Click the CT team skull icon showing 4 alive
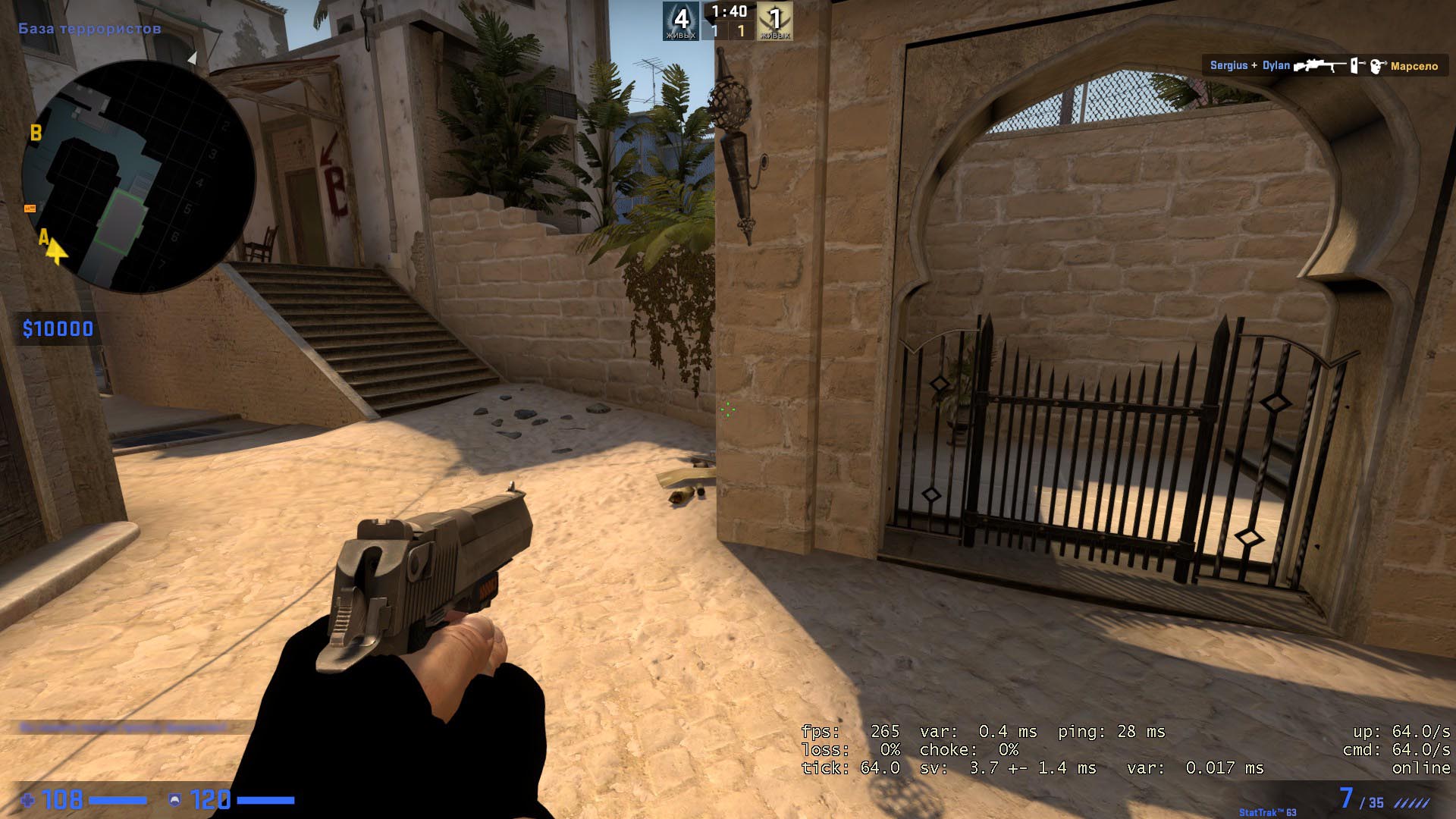The width and height of the screenshot is (1456, 819). point(680,17)
